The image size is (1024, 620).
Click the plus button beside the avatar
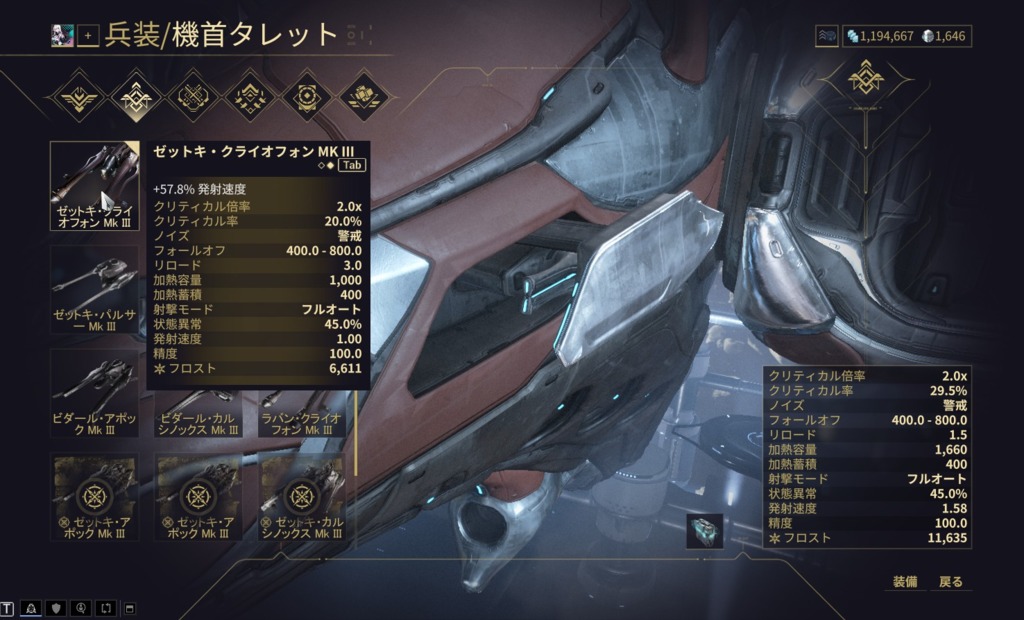pos(89,36)
